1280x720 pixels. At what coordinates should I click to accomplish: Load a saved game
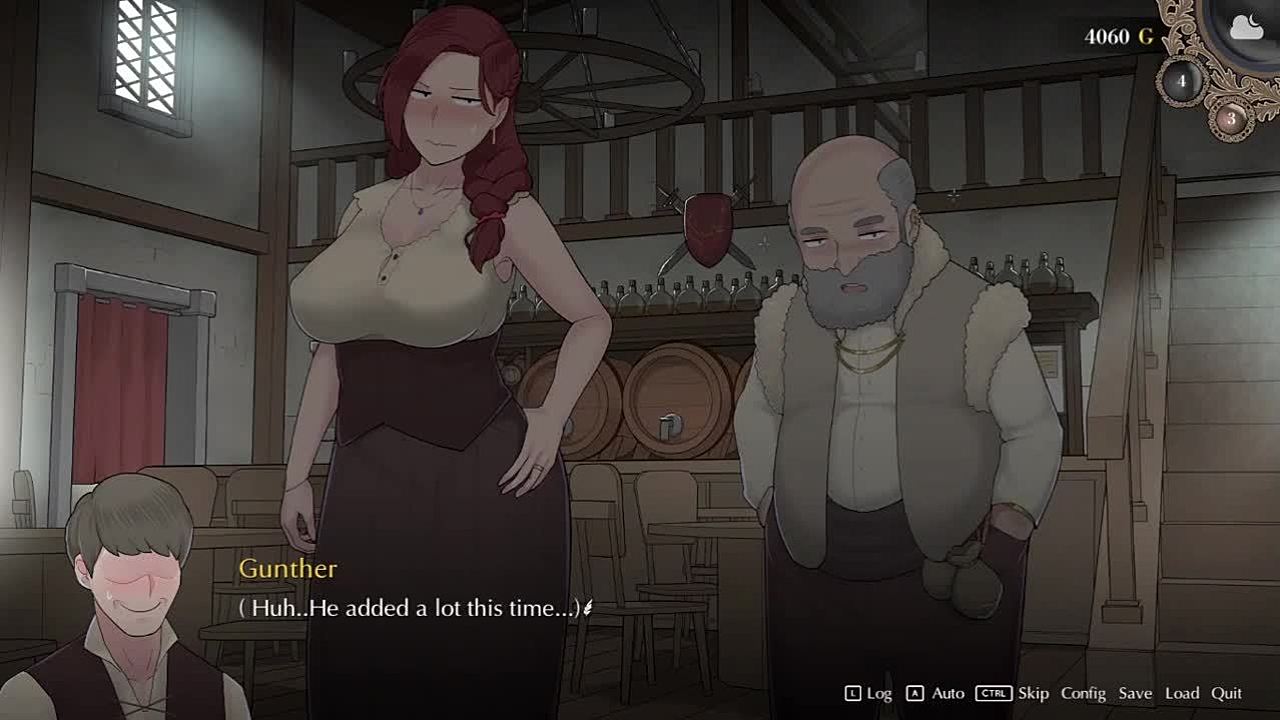[1181, 693]
